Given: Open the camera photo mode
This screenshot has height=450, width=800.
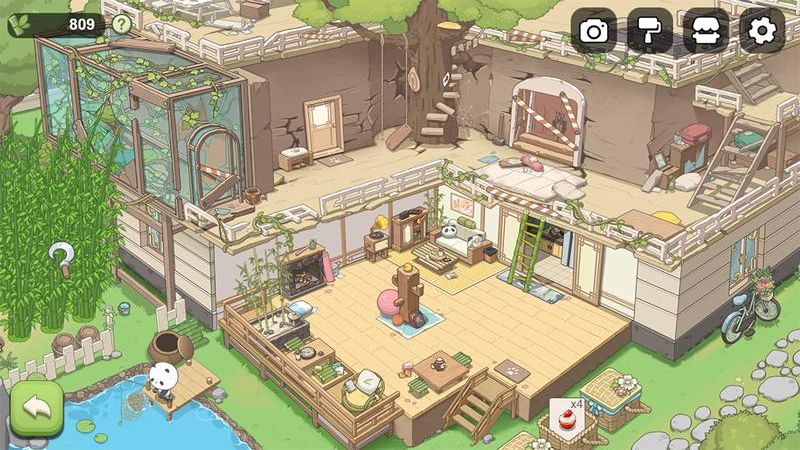Looking at the screenshot, I should [x=594, y=31].
